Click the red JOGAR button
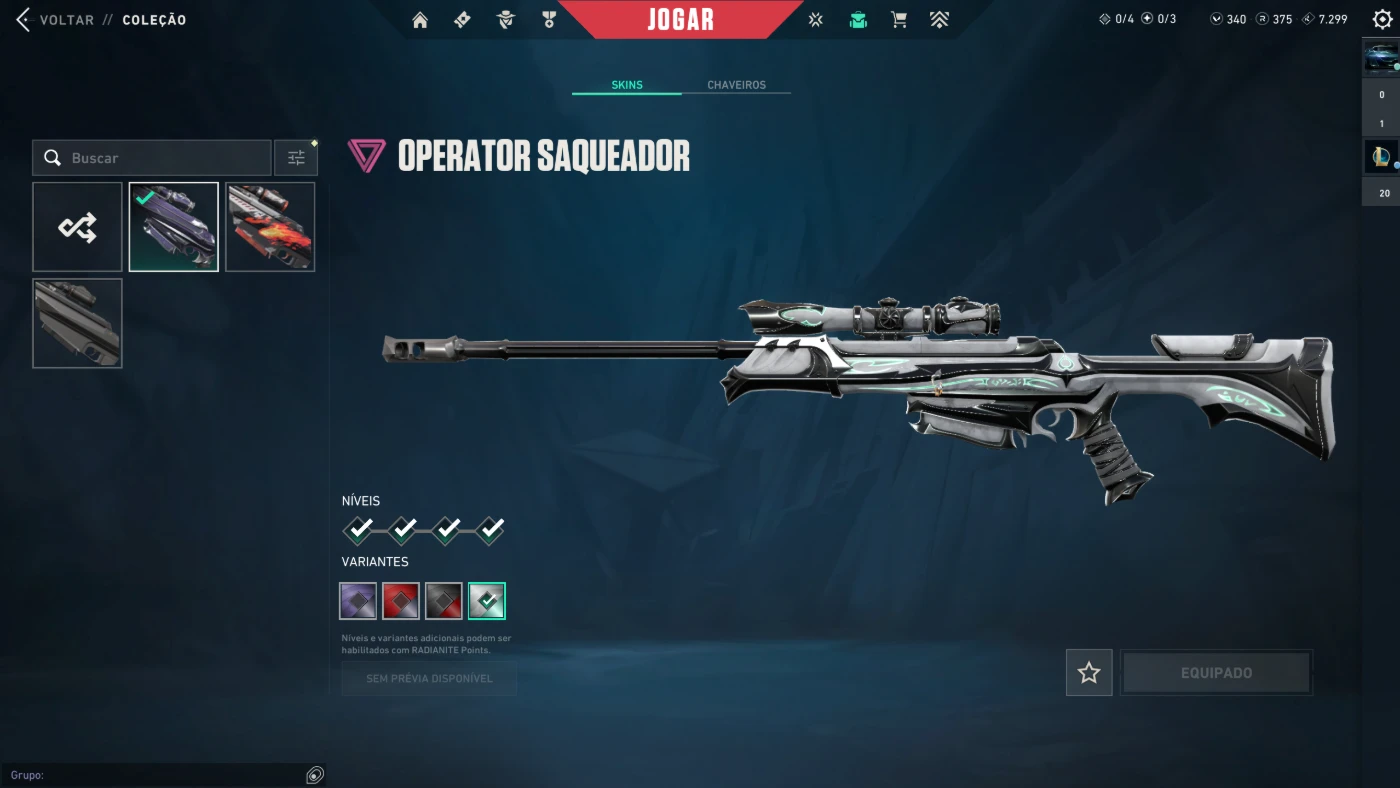 pyautogui.click(x=680, y=20)
